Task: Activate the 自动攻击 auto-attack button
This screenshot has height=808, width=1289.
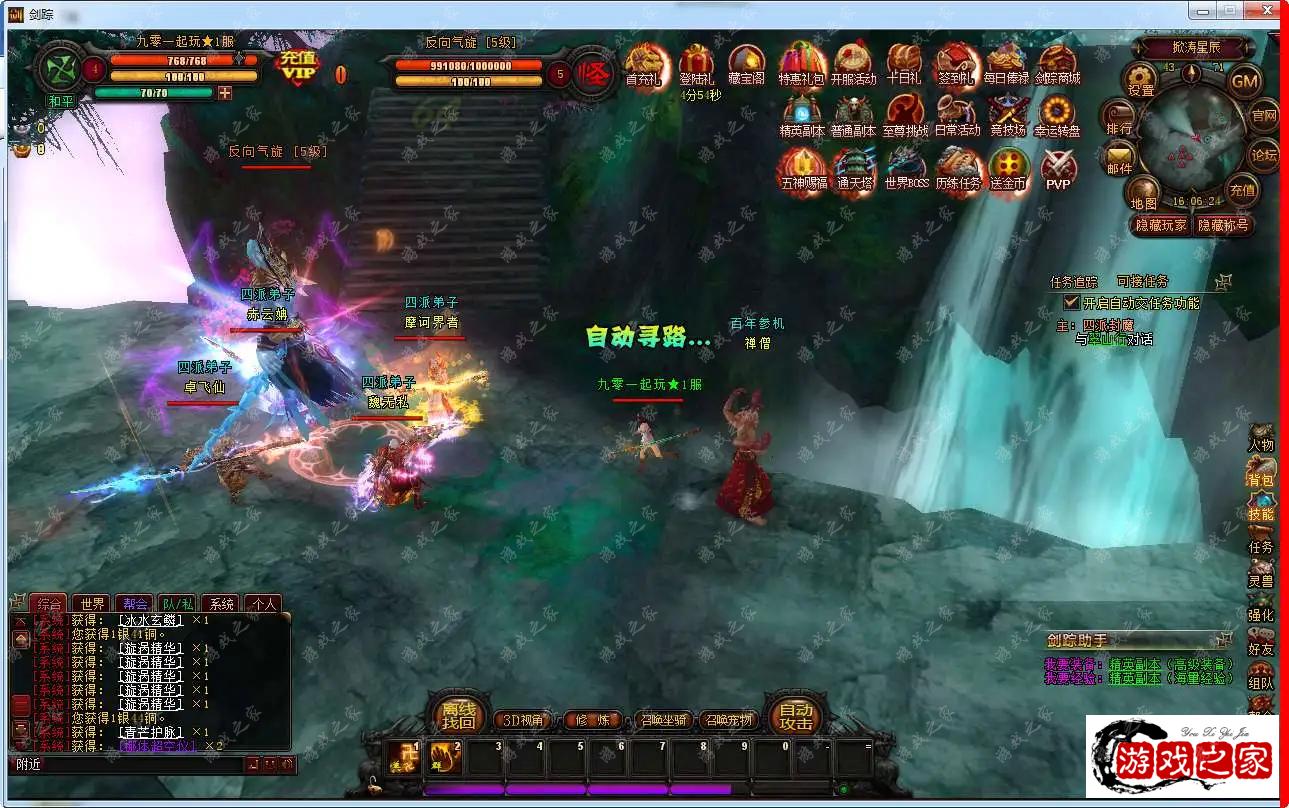Action: pos(796,715)
